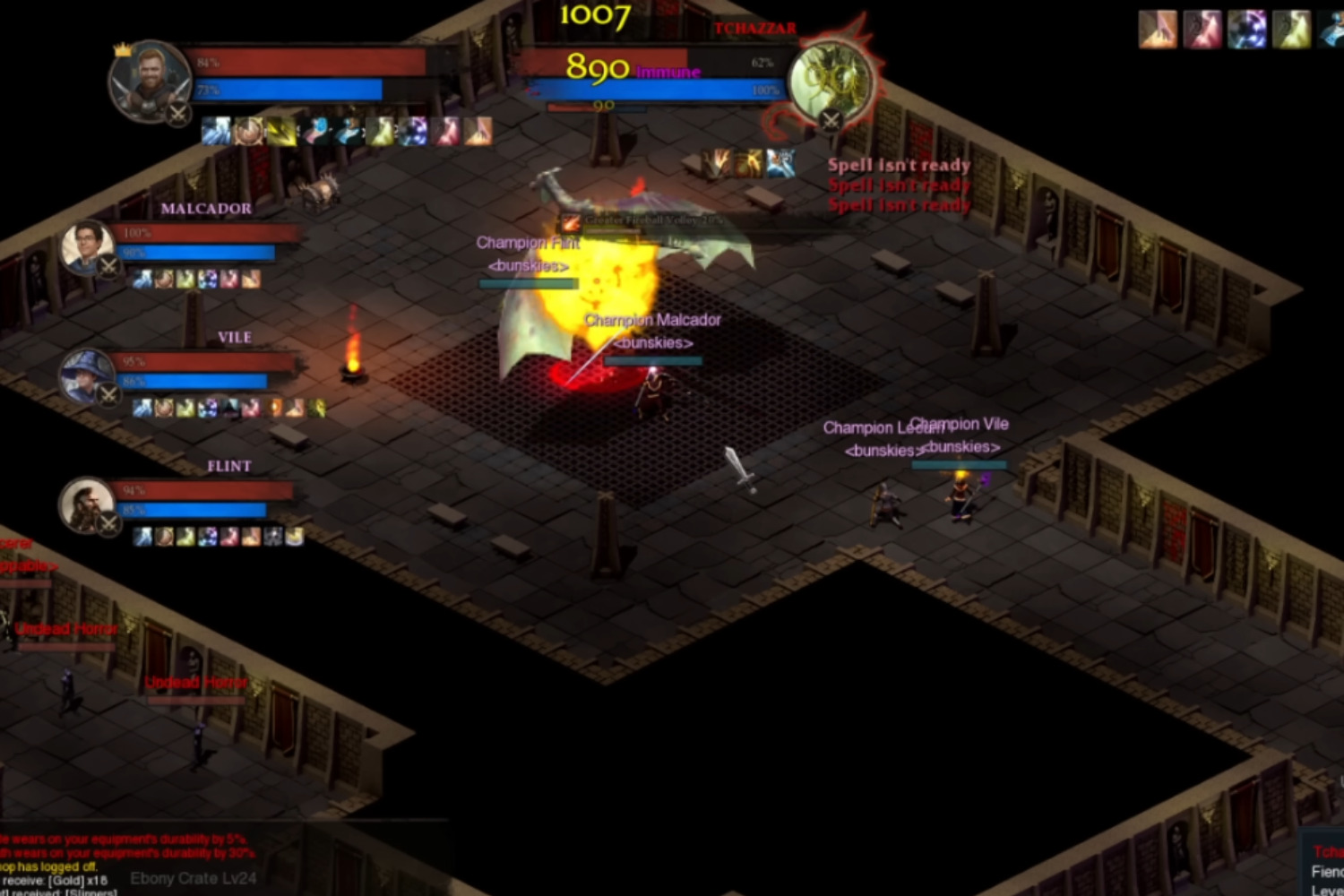Click the Ebony Crate Lv24 label

point(193,879)
